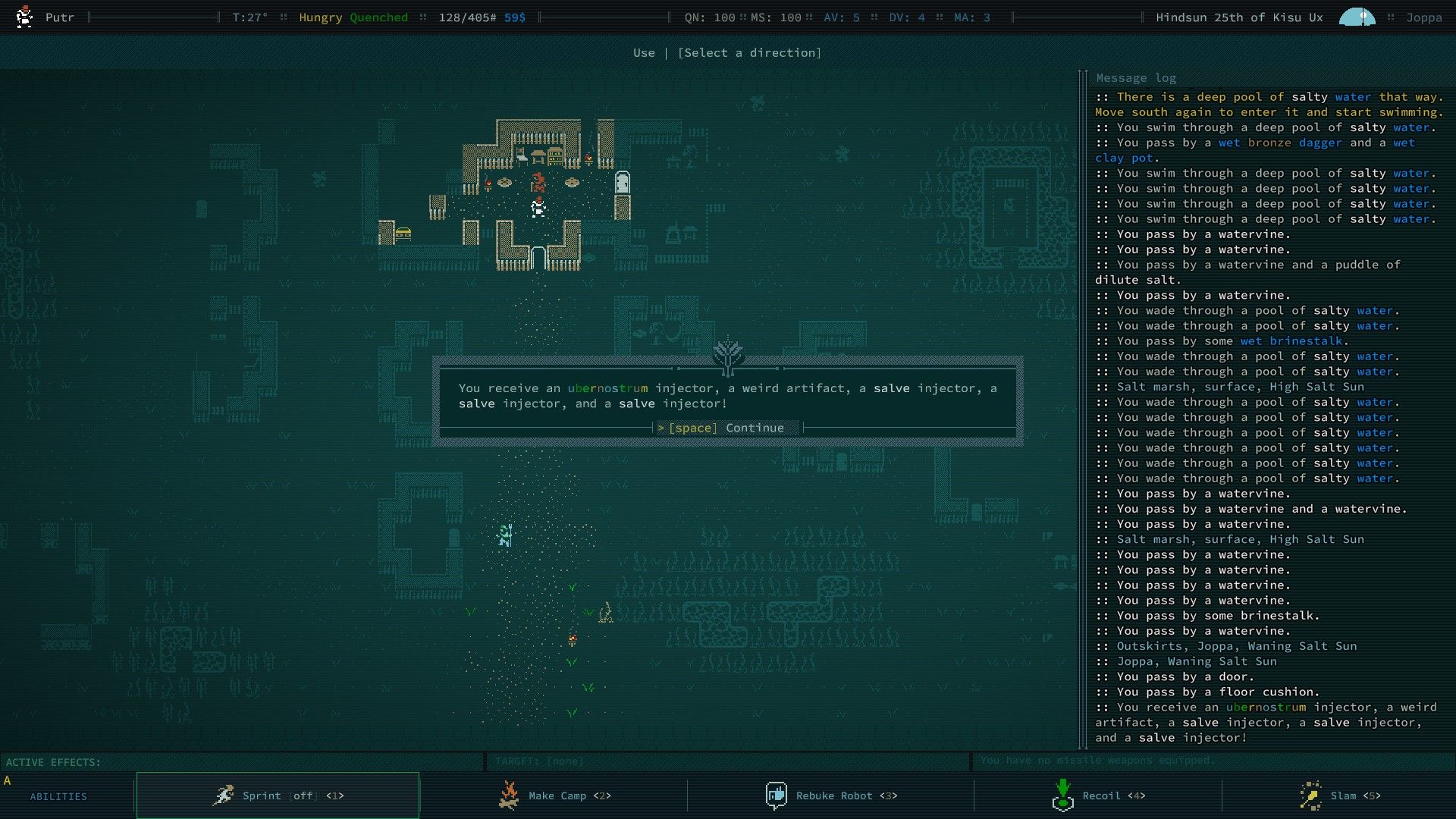Click the Use direction prompt header
Image resolution: width=1456 pixels, height=819 pixels.
point(726,52)
